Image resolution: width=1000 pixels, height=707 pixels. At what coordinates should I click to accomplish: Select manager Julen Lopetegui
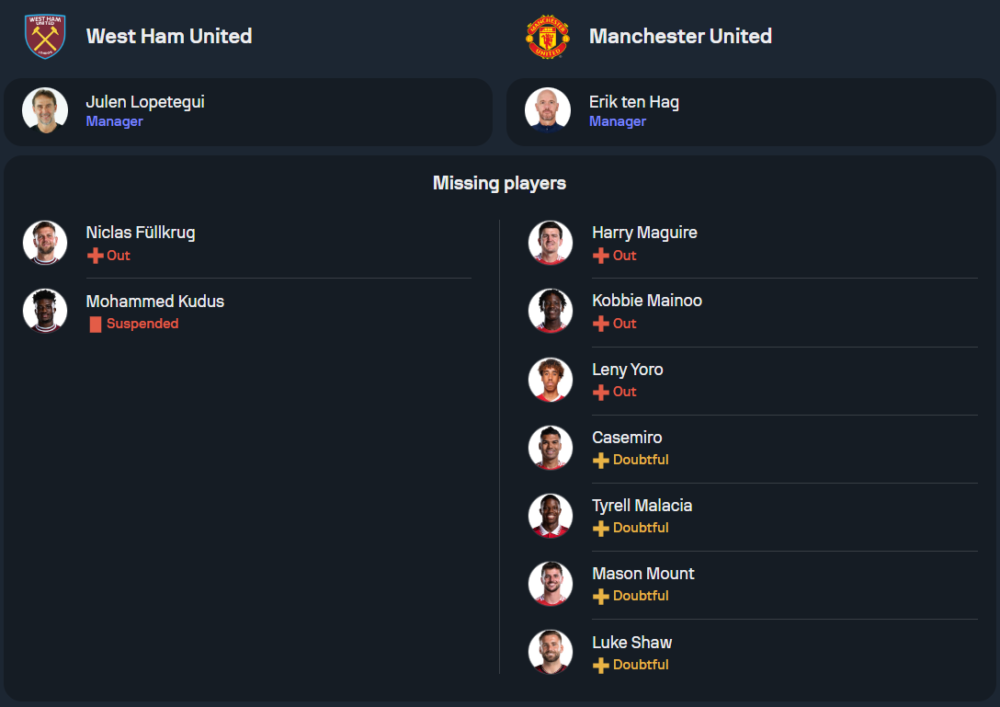pyautogui.click(x=145, y=102)
